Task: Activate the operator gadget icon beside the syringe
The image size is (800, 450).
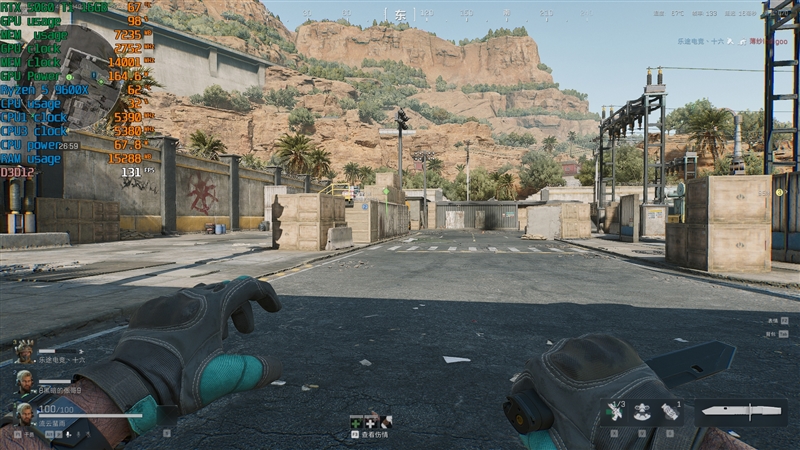Action: pos(642,411)
